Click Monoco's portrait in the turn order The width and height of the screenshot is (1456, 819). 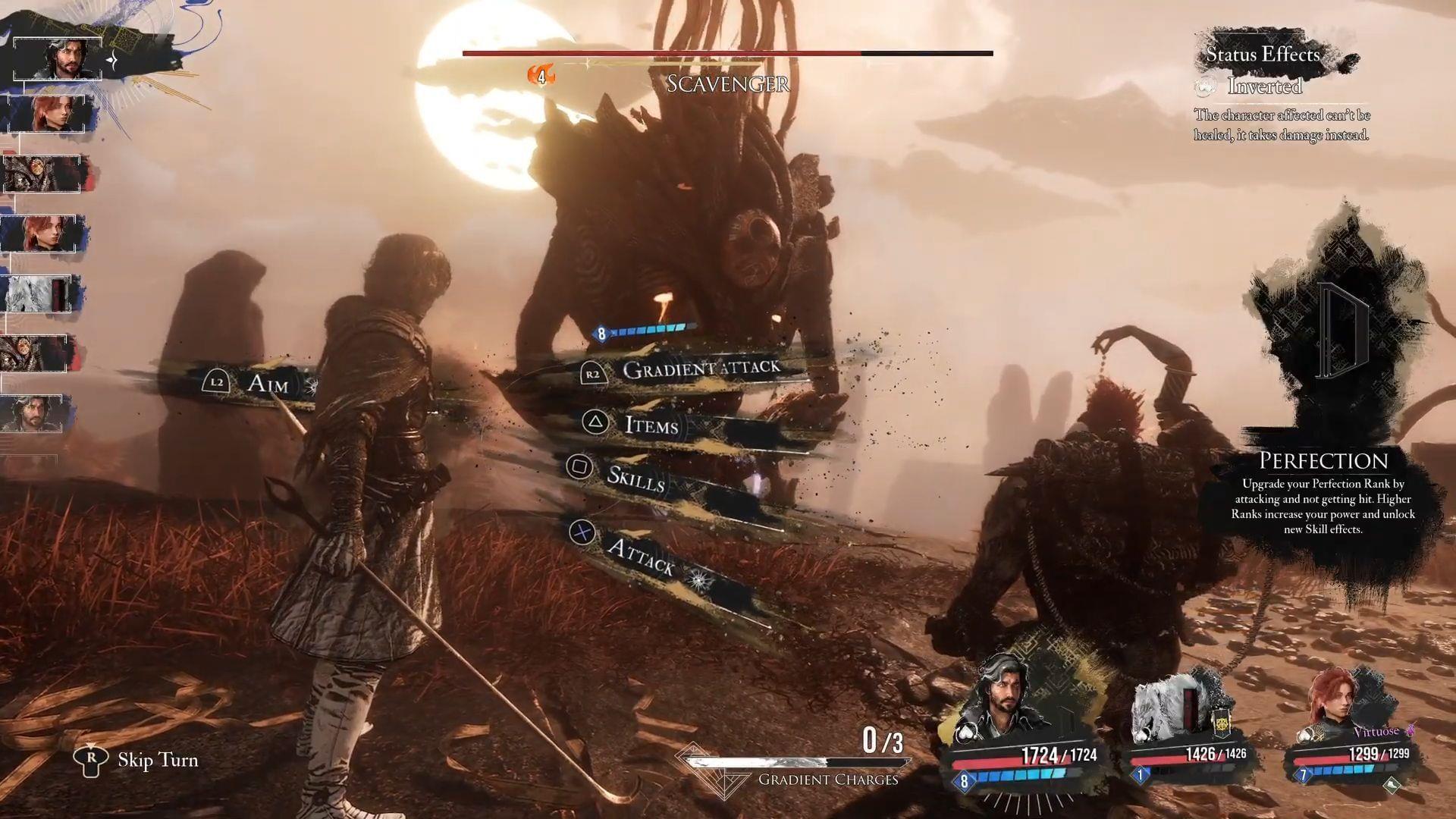pos(38,293)
